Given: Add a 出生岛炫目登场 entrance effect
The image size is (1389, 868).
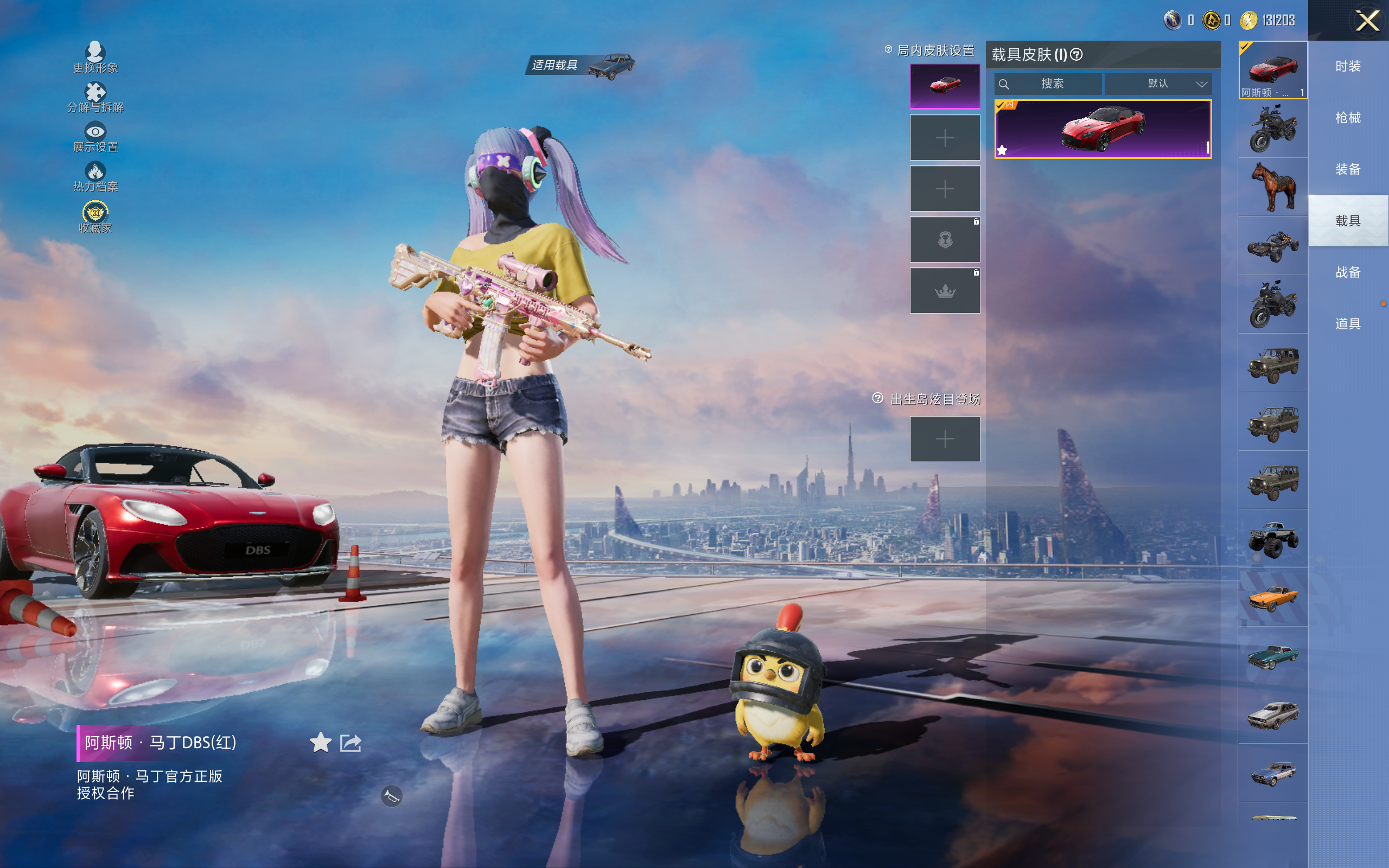Looking at the screenshot, I should 945,439.
